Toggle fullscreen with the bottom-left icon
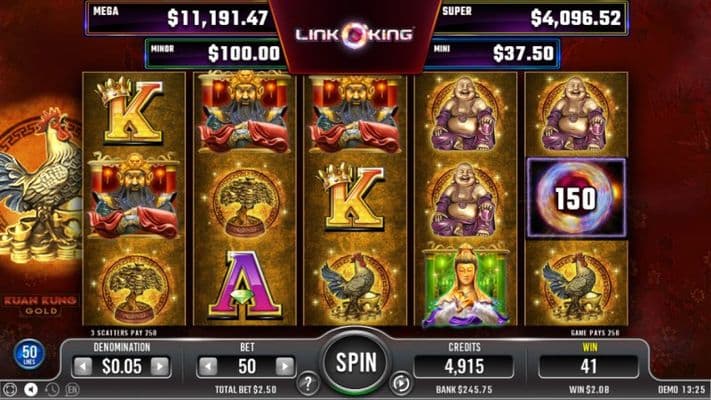Screen dimensions: 711x400 pyautogui.click(x=11, y=388)
